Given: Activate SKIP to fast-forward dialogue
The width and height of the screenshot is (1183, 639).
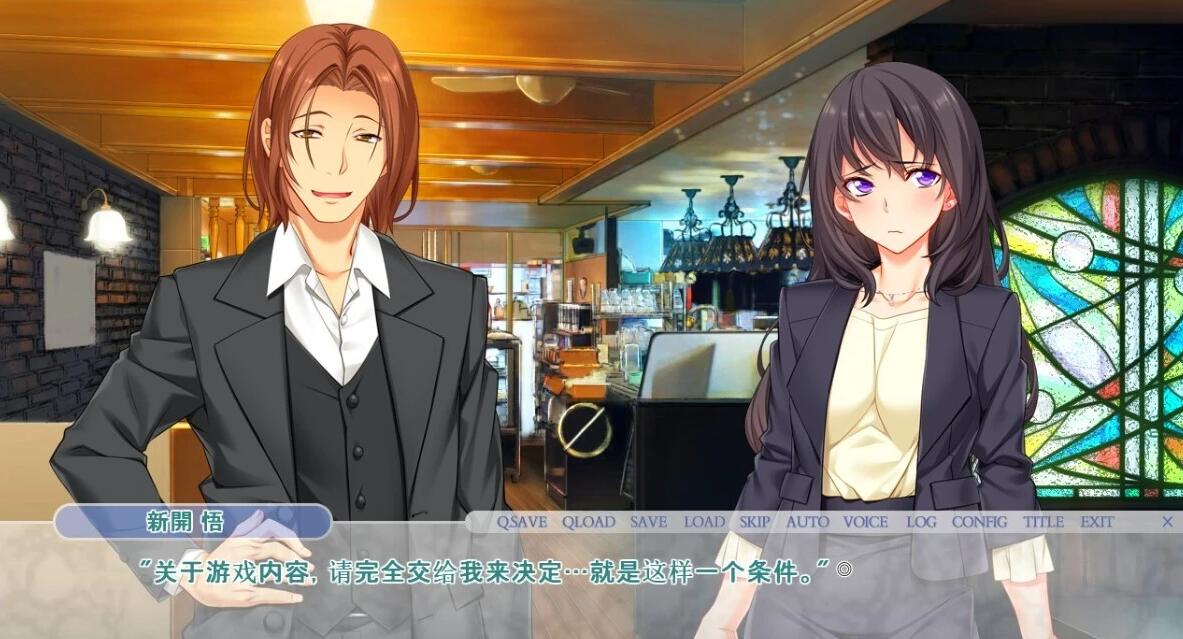Looking at the screenshot, I should pyautogui.click(x=755, y=522).
